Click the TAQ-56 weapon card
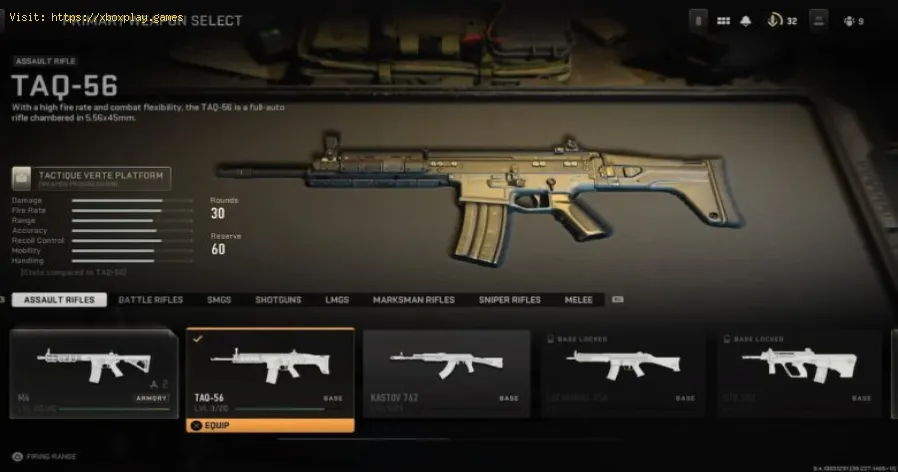Screen dimensions: 898x472 tap(270, 370)
